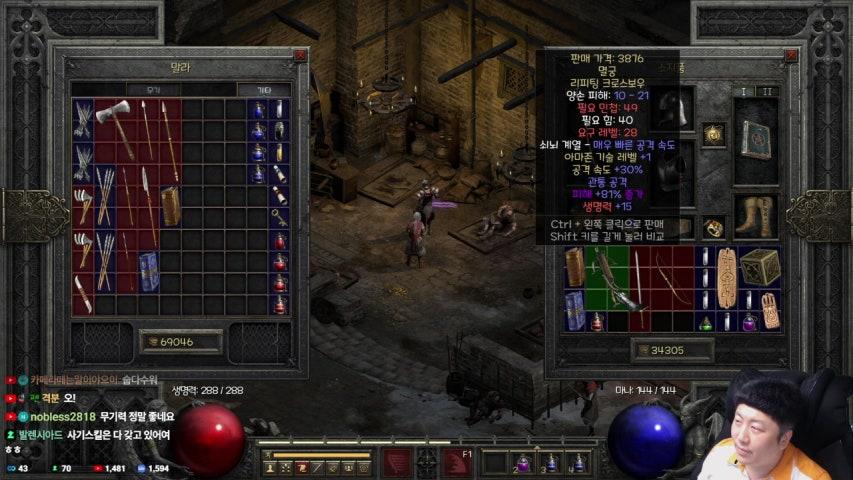Pick the large axe in the shop
The image size is (853, 480).
click(114, 119)
